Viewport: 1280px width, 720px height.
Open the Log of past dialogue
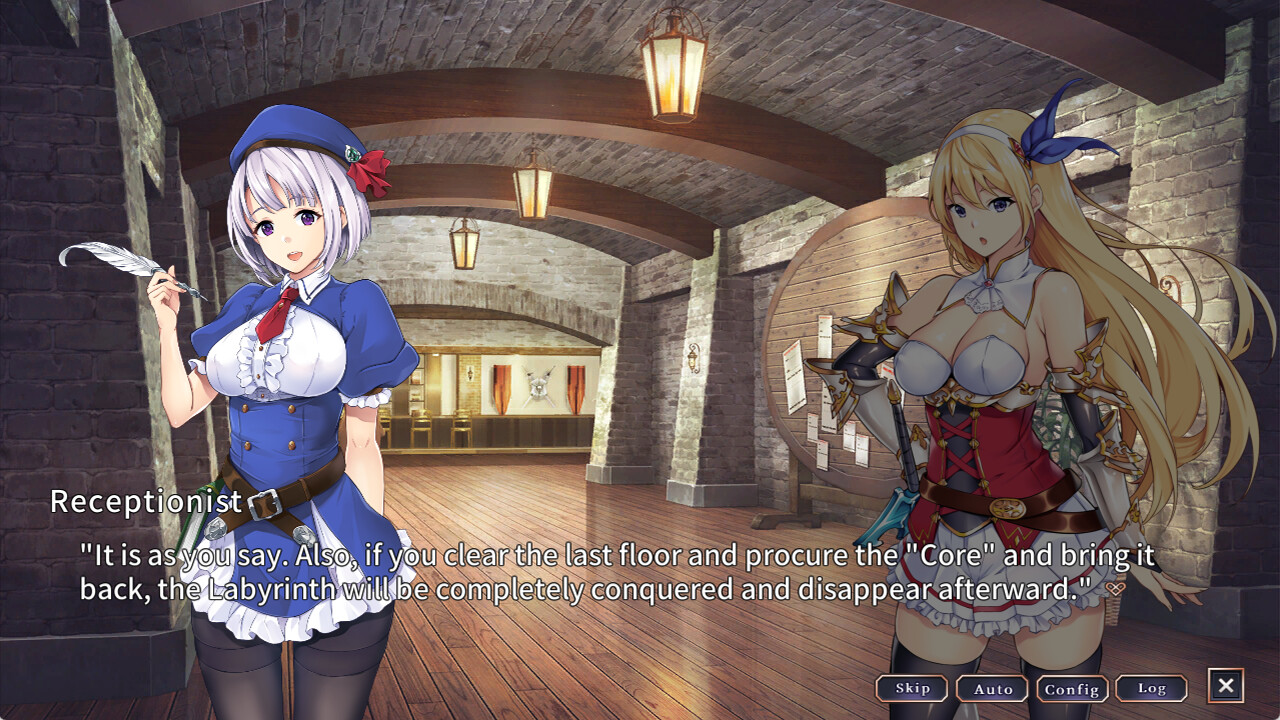click(x=1152, y=688)
